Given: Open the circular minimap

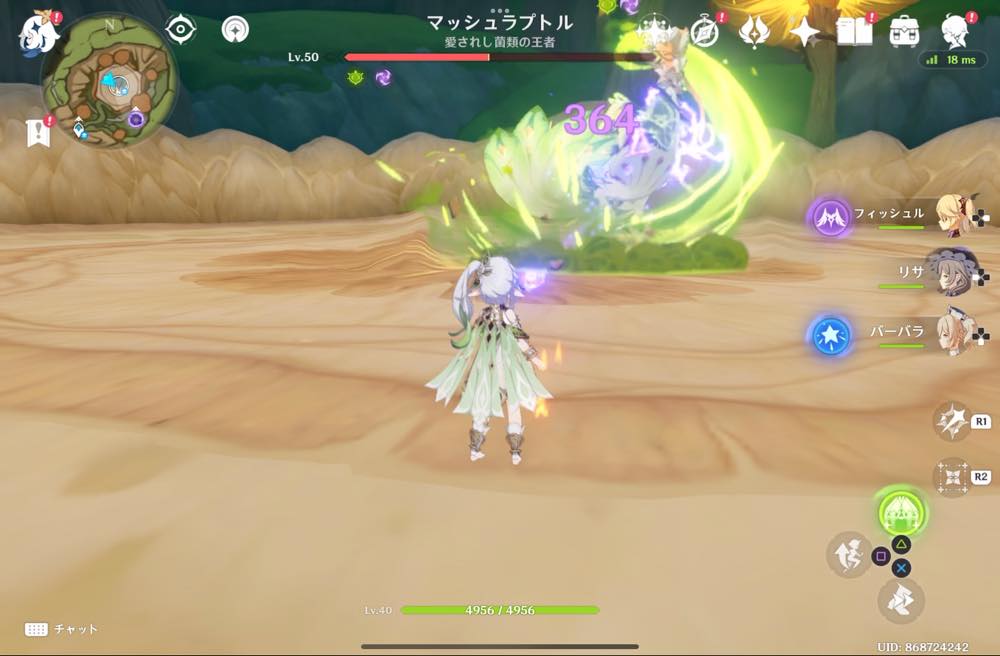Looking at the screenshot, I should (x=109, y=81).
